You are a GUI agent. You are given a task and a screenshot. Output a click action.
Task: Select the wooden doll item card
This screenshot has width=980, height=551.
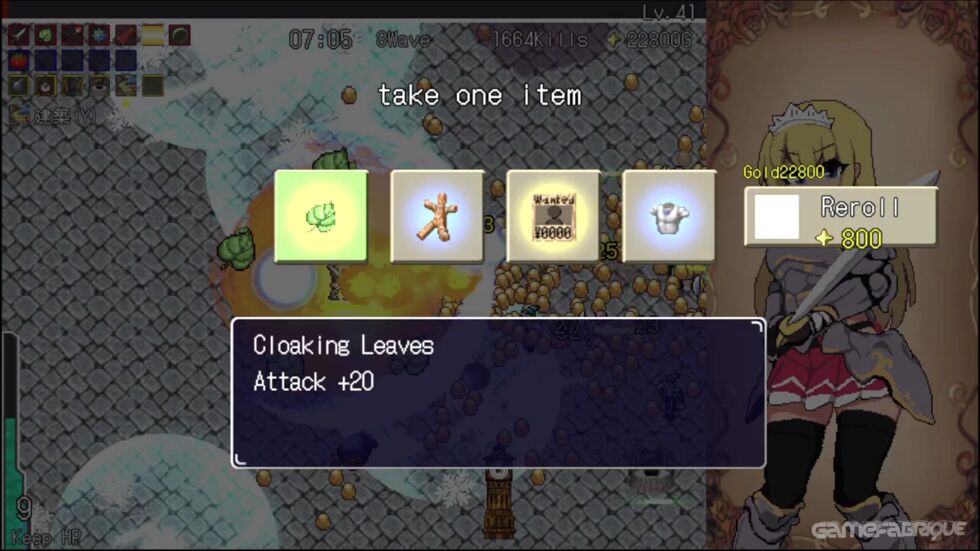[437, 216]
